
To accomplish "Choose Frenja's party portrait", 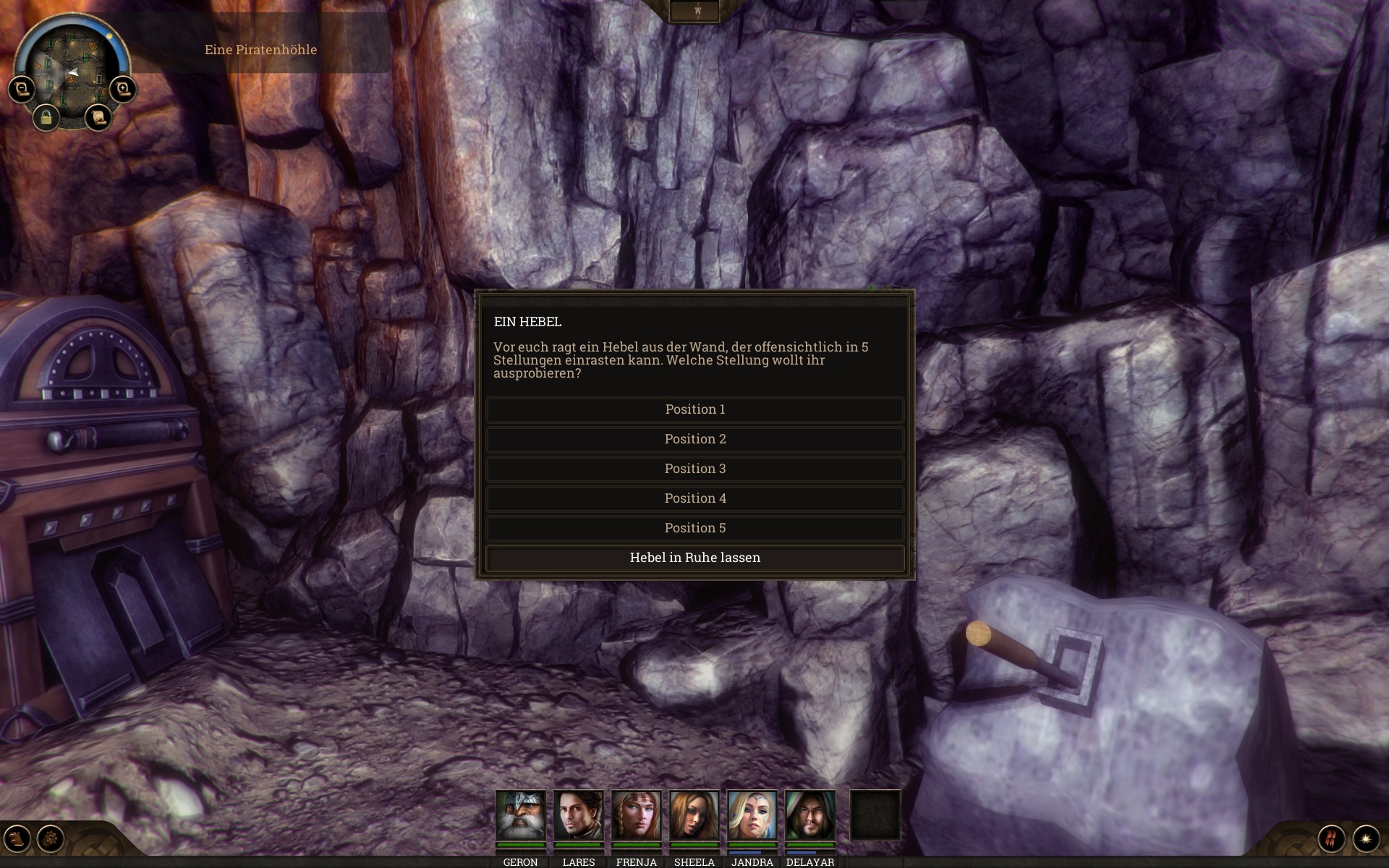I will pos(636,815).
